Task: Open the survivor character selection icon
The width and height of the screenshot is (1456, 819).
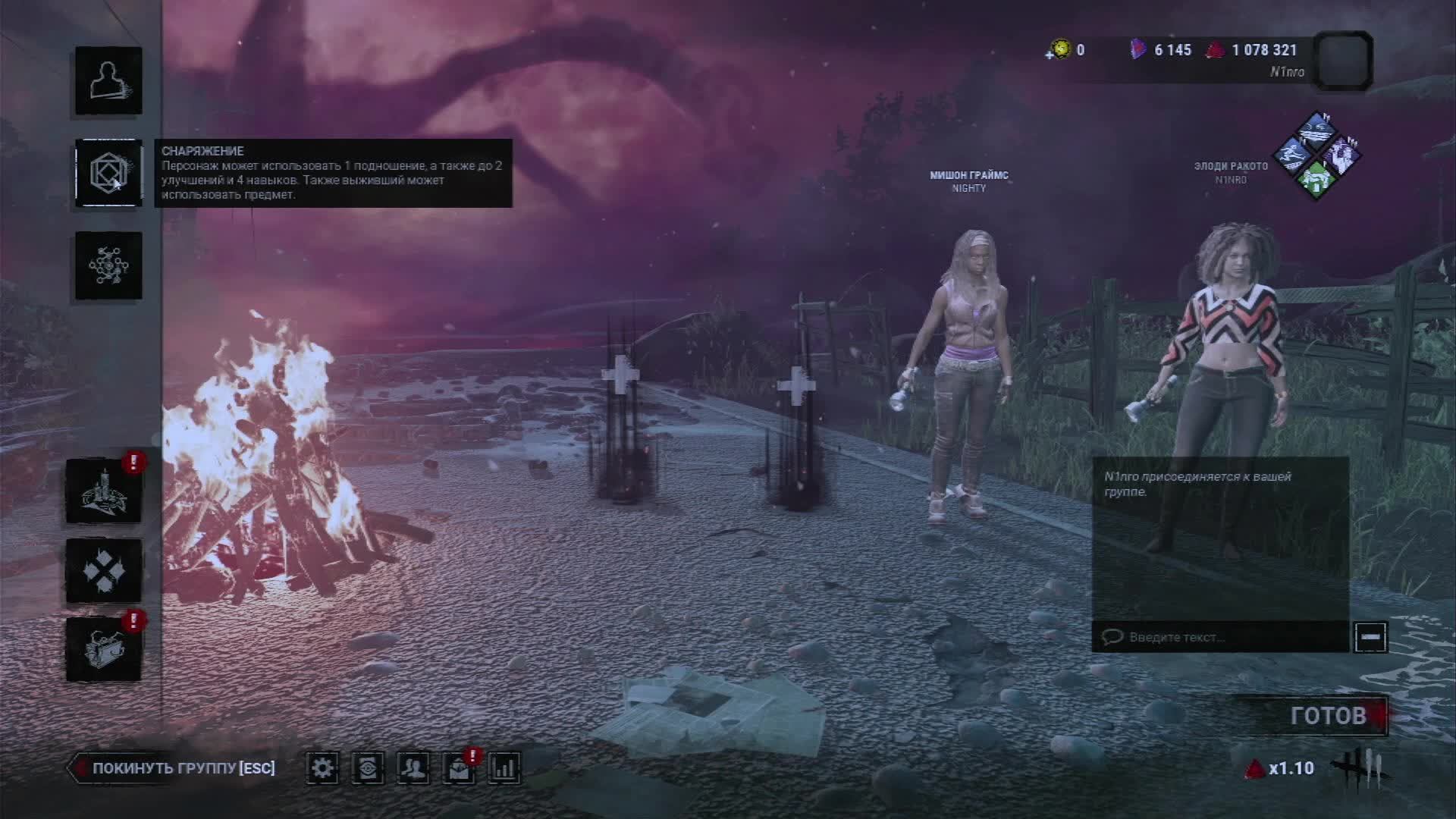Action: pos(108,81)
